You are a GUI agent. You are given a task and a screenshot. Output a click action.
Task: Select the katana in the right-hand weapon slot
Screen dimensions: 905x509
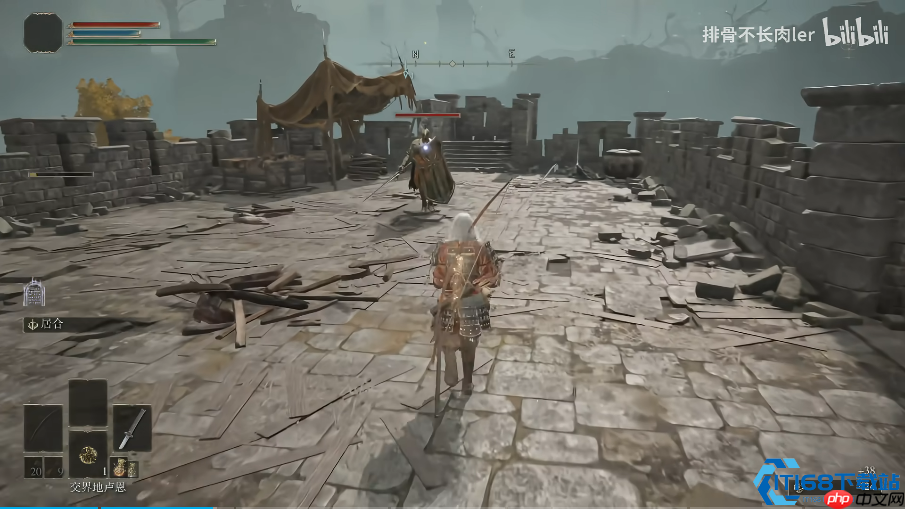(131, 427)
